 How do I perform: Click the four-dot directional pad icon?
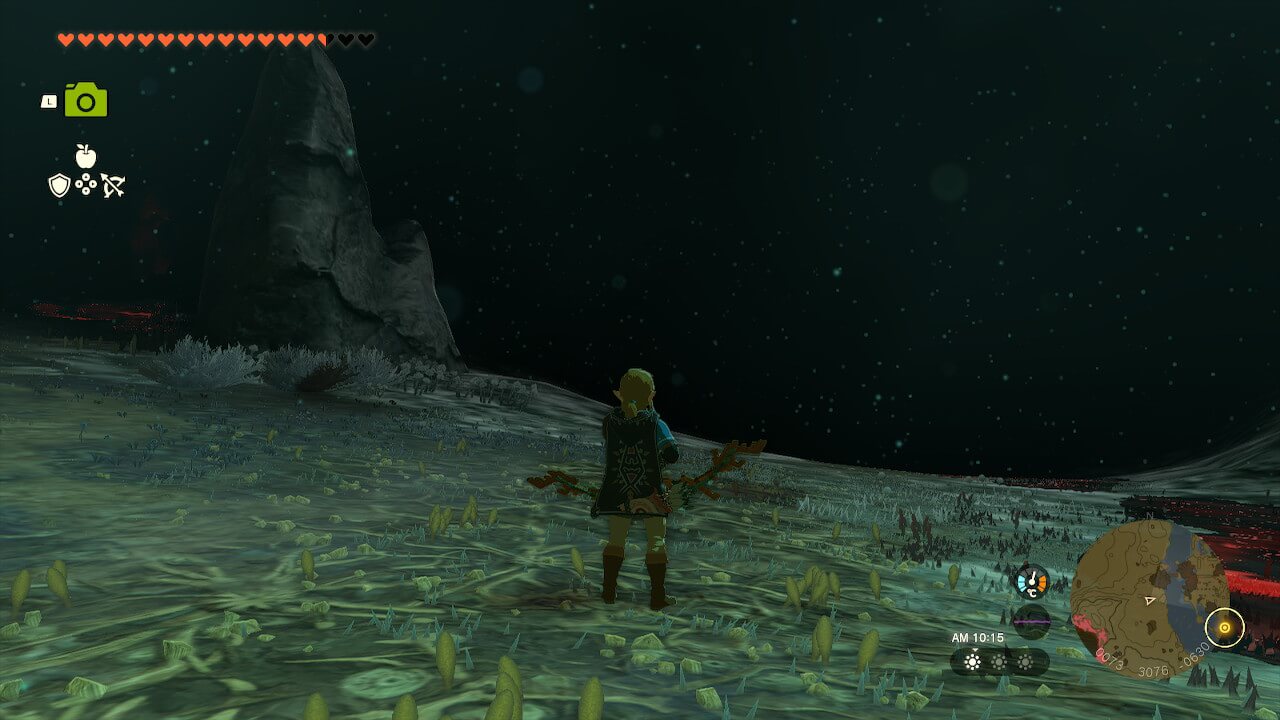tap(86, 185)
